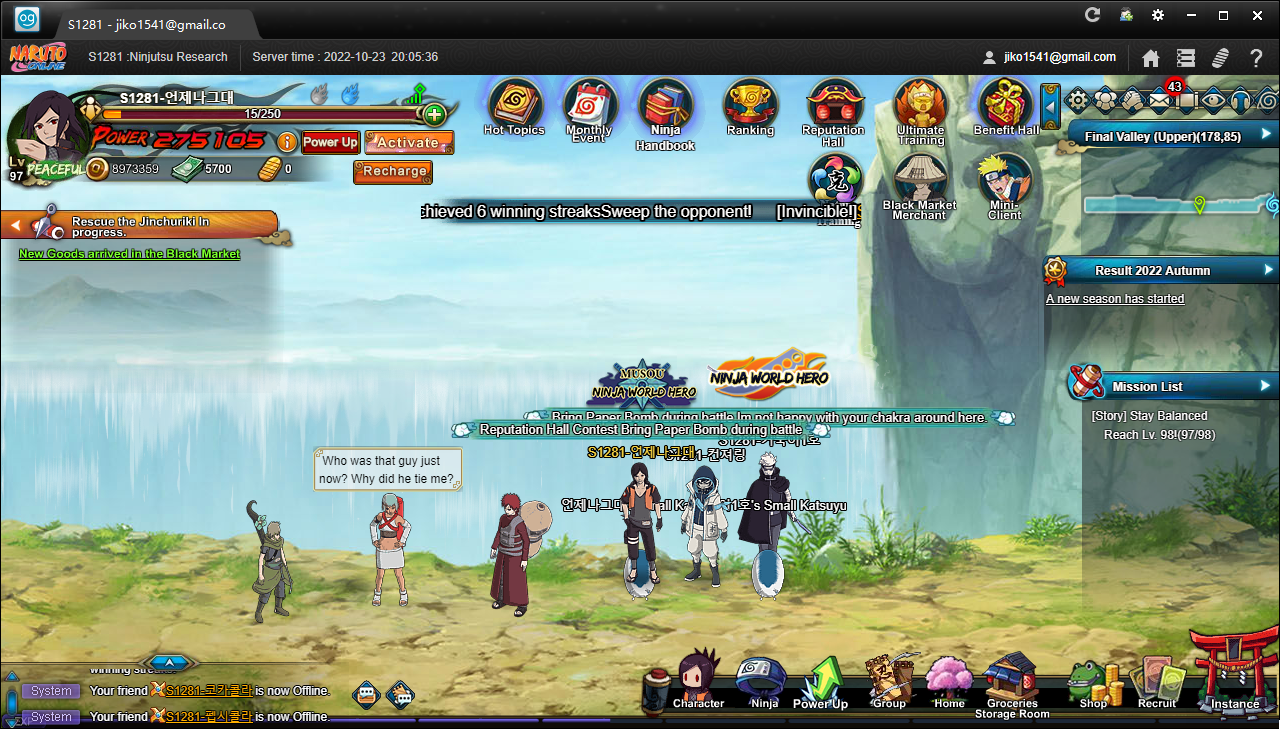Open the Ninja headband menu
The height and width of the screenshot is (729, 1280).
coord(764,680)
